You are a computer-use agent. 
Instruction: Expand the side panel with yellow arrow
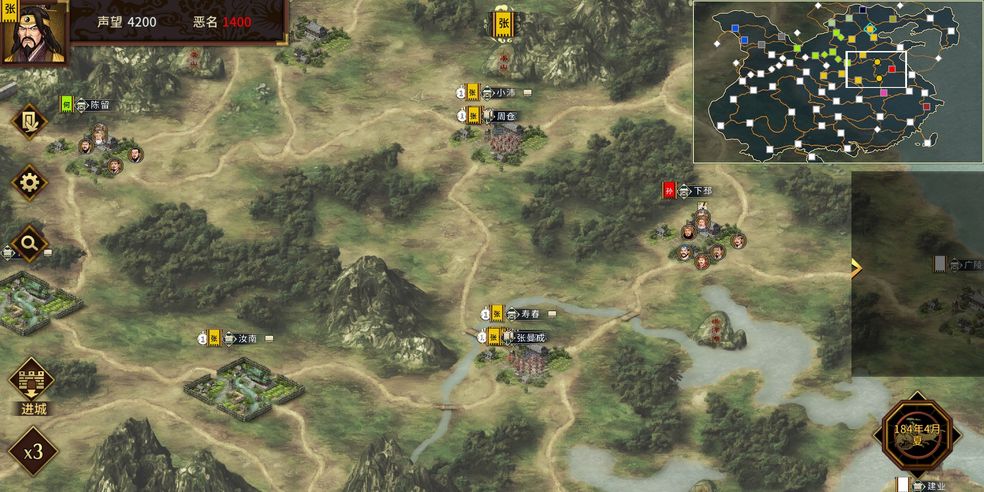coord(856,267)
